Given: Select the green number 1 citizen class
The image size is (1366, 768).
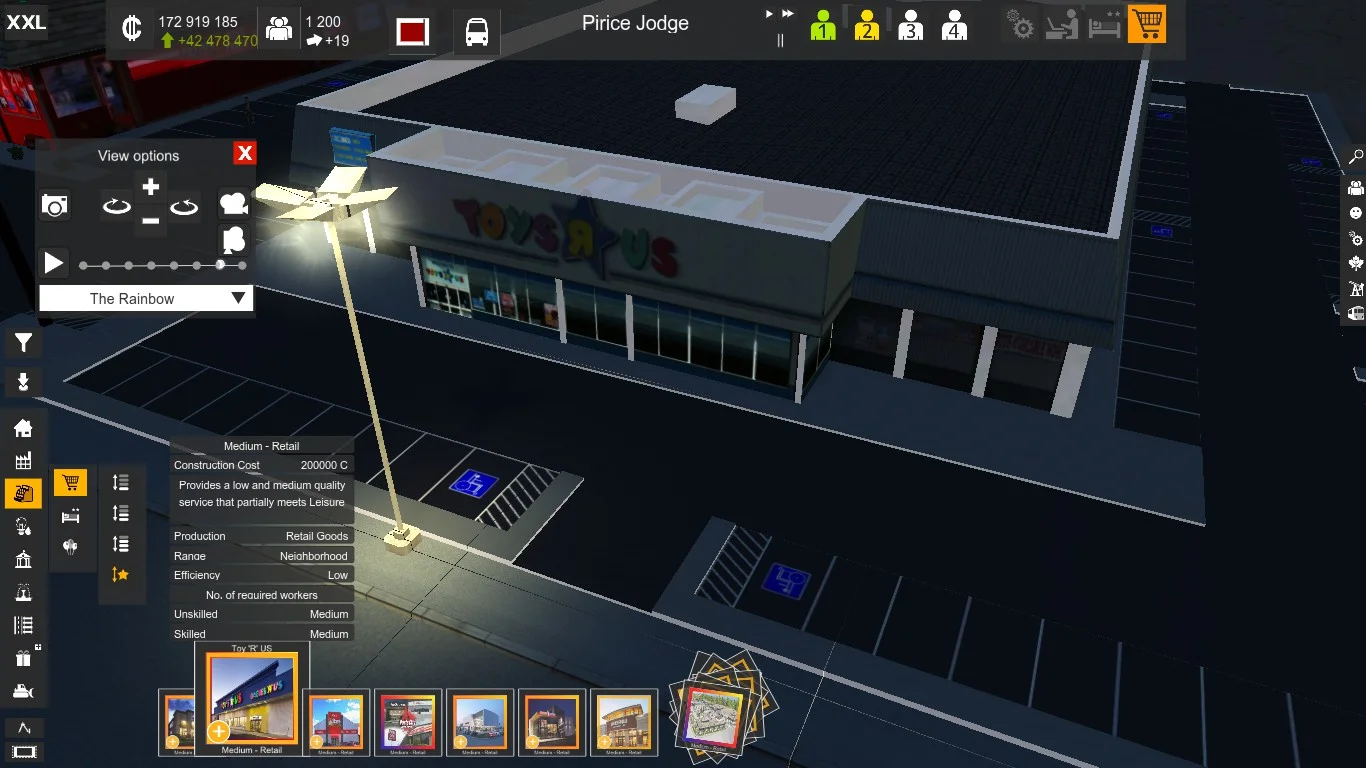Looking at the screenshot, I should 823,26.
